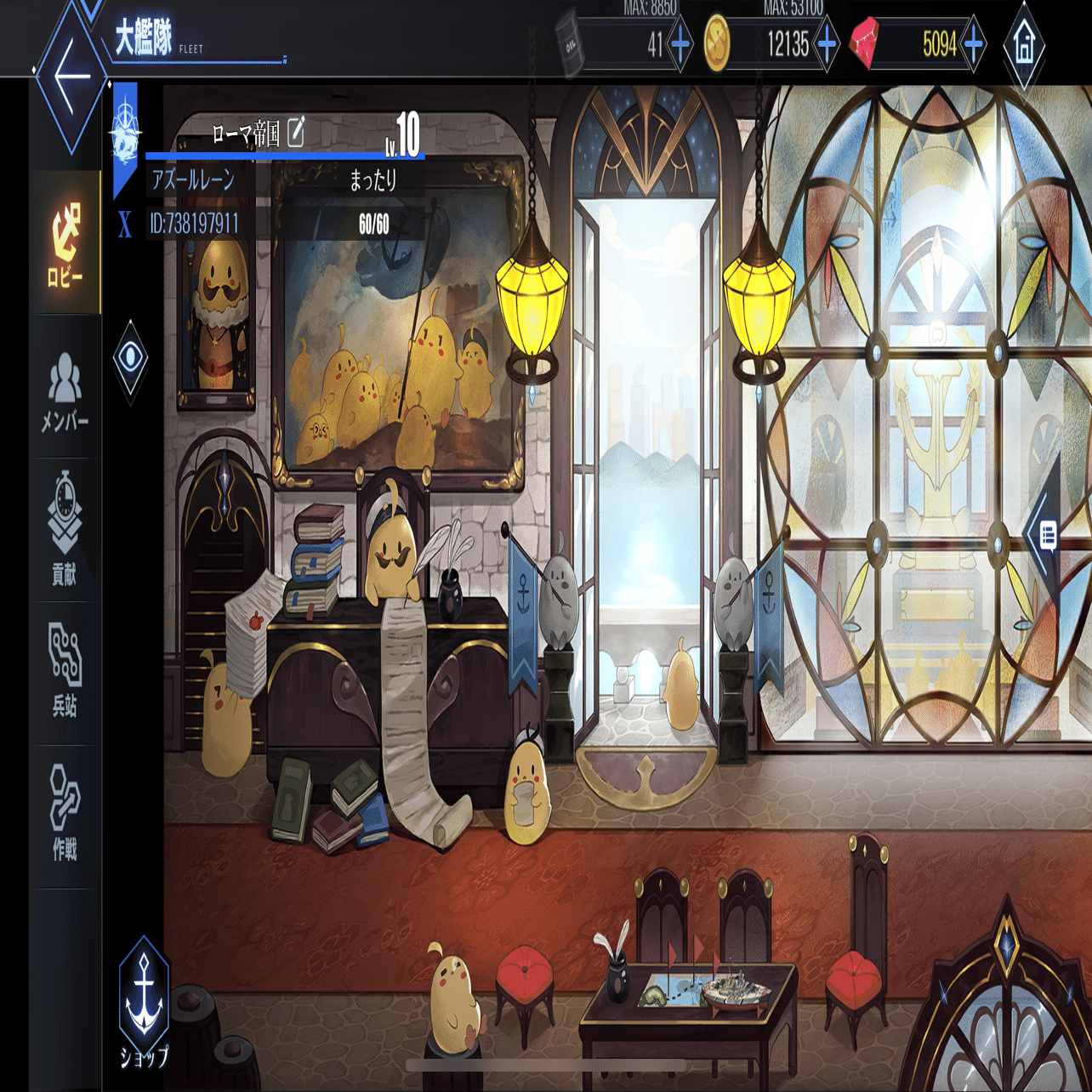
Task: Add more coins with plus button
Action: pyautogui.click(x=827, y=43)
